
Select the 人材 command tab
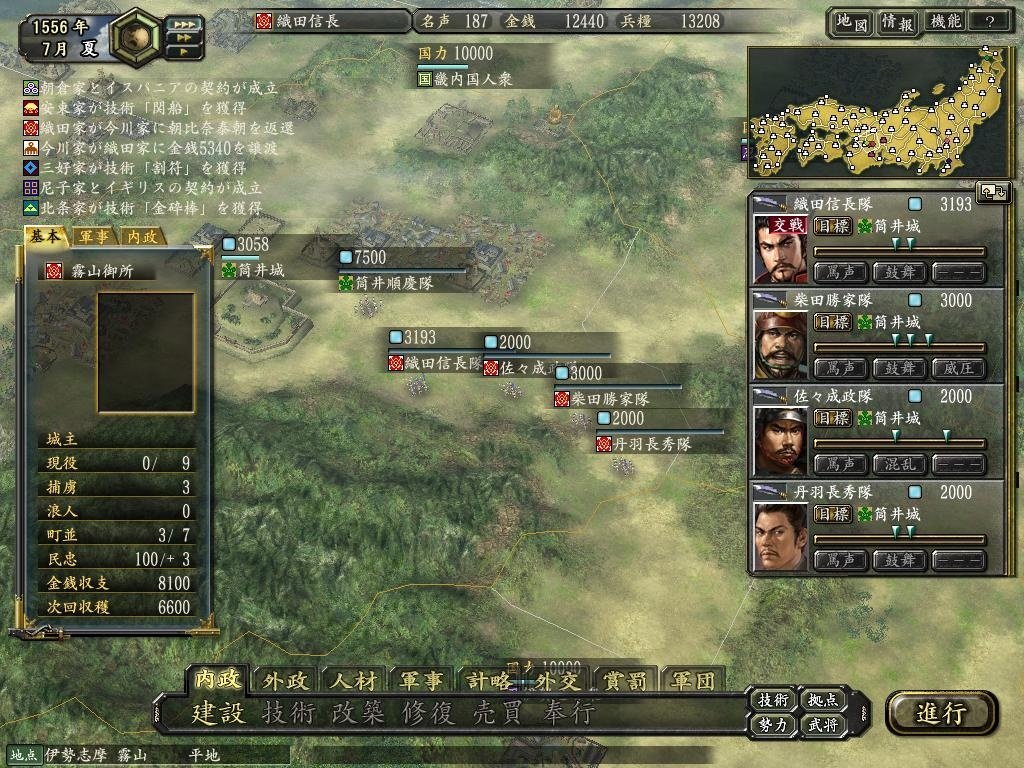point(352,681)
